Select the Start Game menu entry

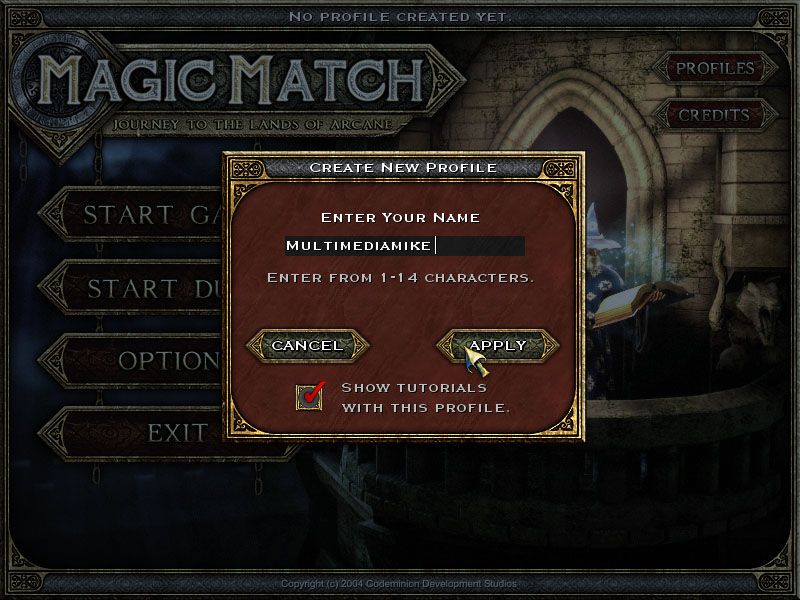pos(142,215)
